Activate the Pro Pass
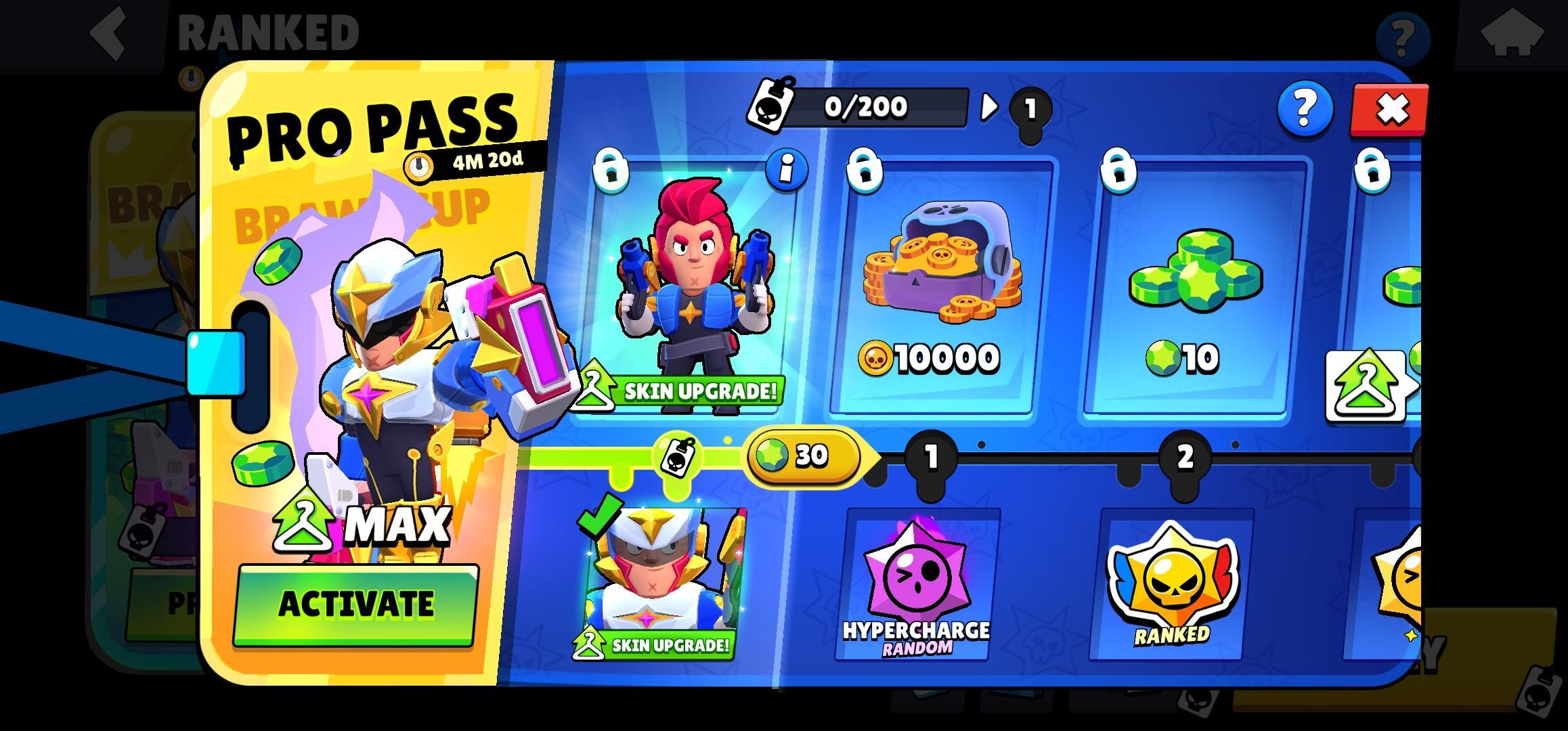Image resolution: width=1568 pixels, height=731 pixels. [x=355, y=604]
